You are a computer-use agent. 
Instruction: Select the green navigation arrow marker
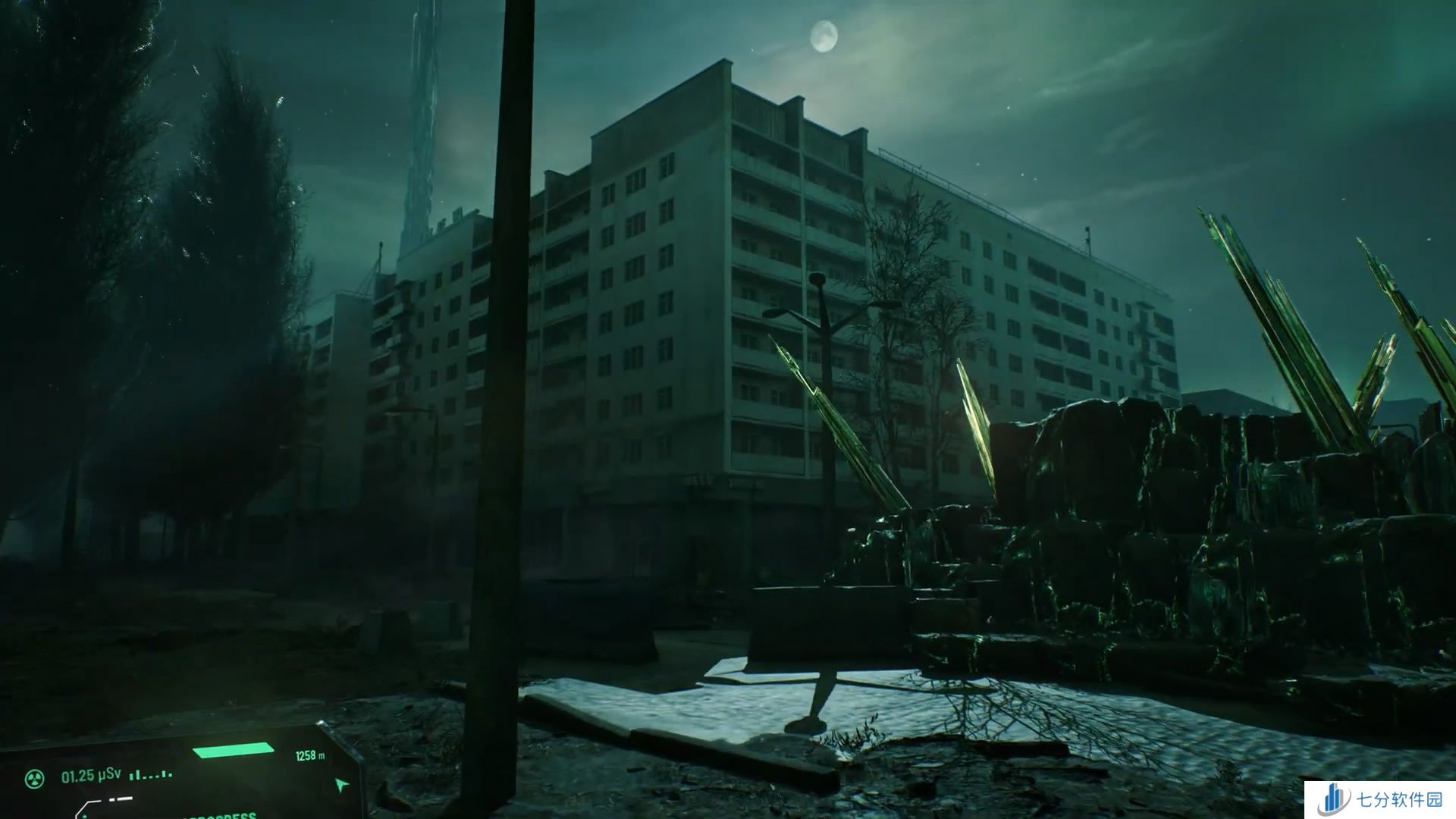point(343,784)
